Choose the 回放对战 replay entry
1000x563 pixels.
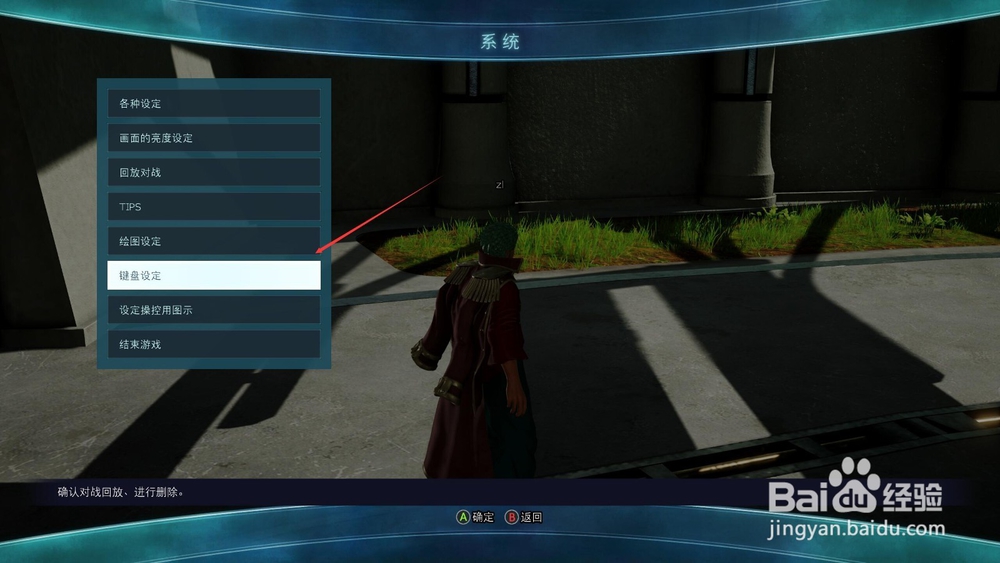(213, 172)
